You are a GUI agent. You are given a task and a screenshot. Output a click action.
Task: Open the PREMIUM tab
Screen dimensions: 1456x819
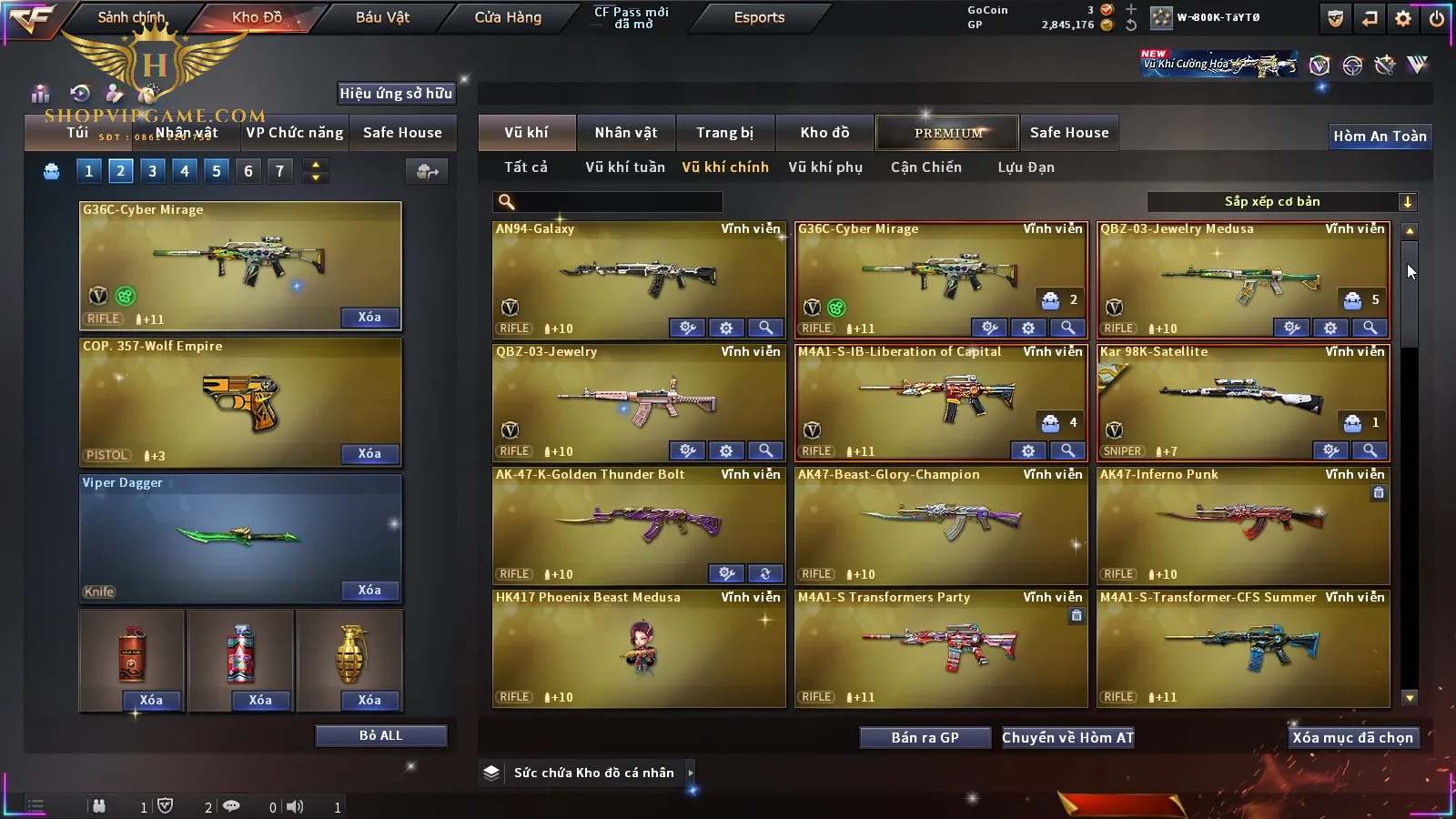point(947,133)
